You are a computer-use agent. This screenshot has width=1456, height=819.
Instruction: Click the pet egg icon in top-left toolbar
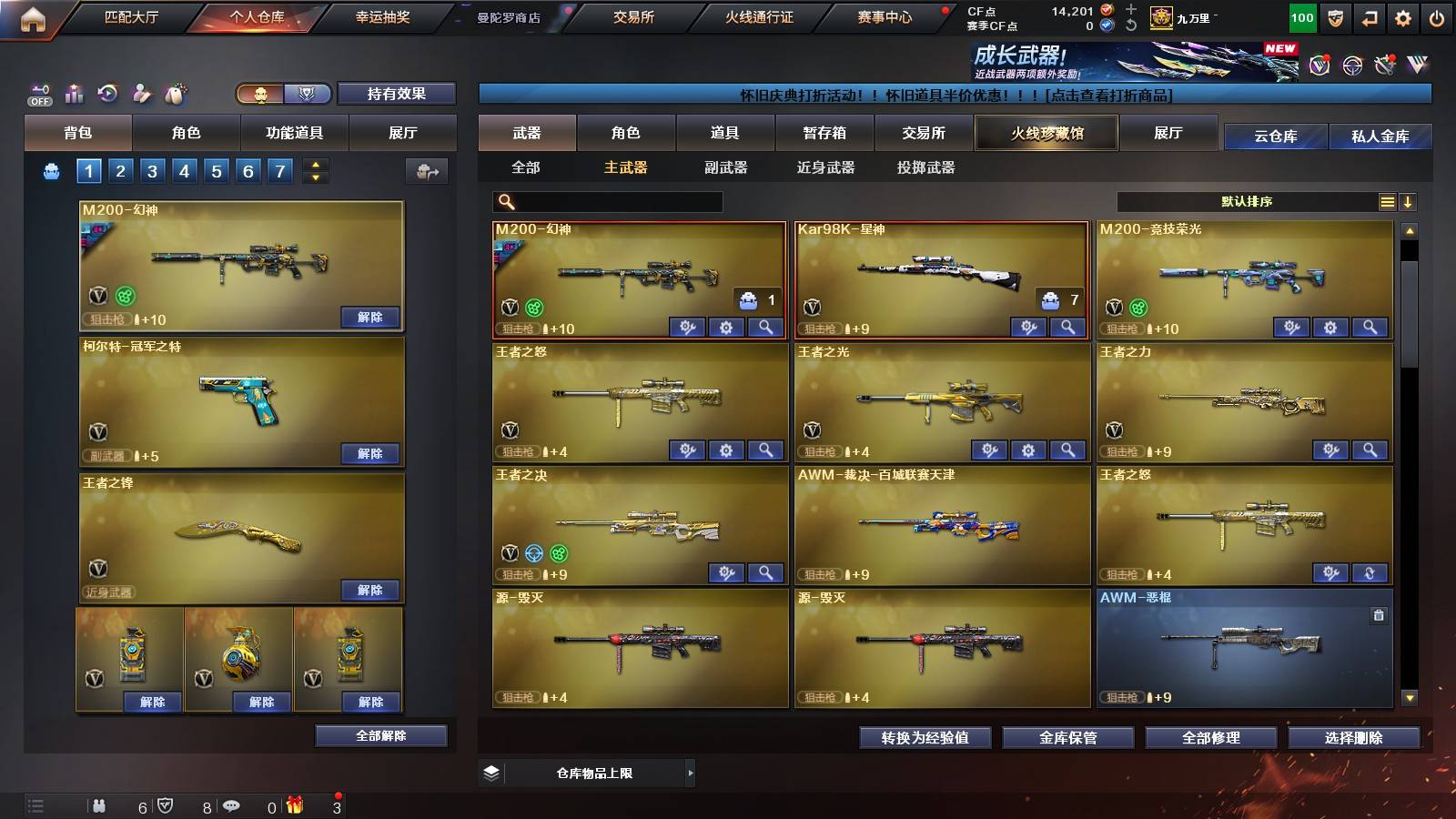tap(173, 93)
